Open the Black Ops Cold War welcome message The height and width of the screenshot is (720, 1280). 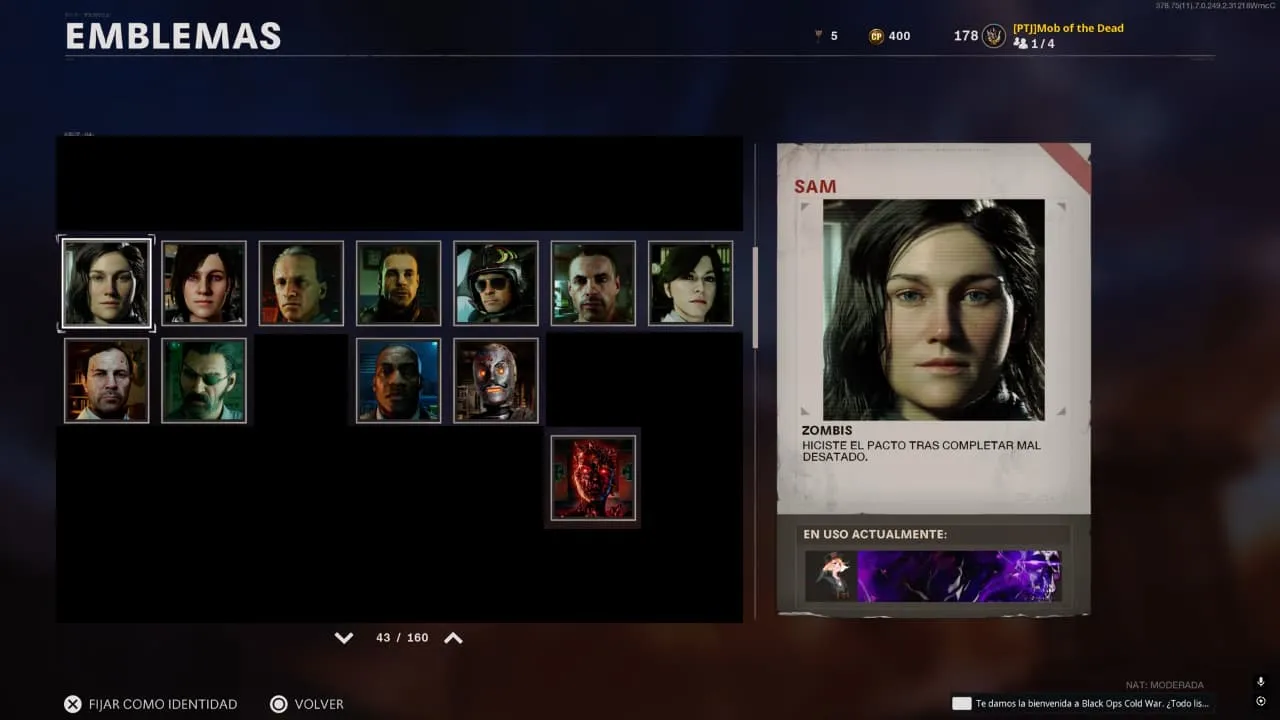(x=1082, y=703)
